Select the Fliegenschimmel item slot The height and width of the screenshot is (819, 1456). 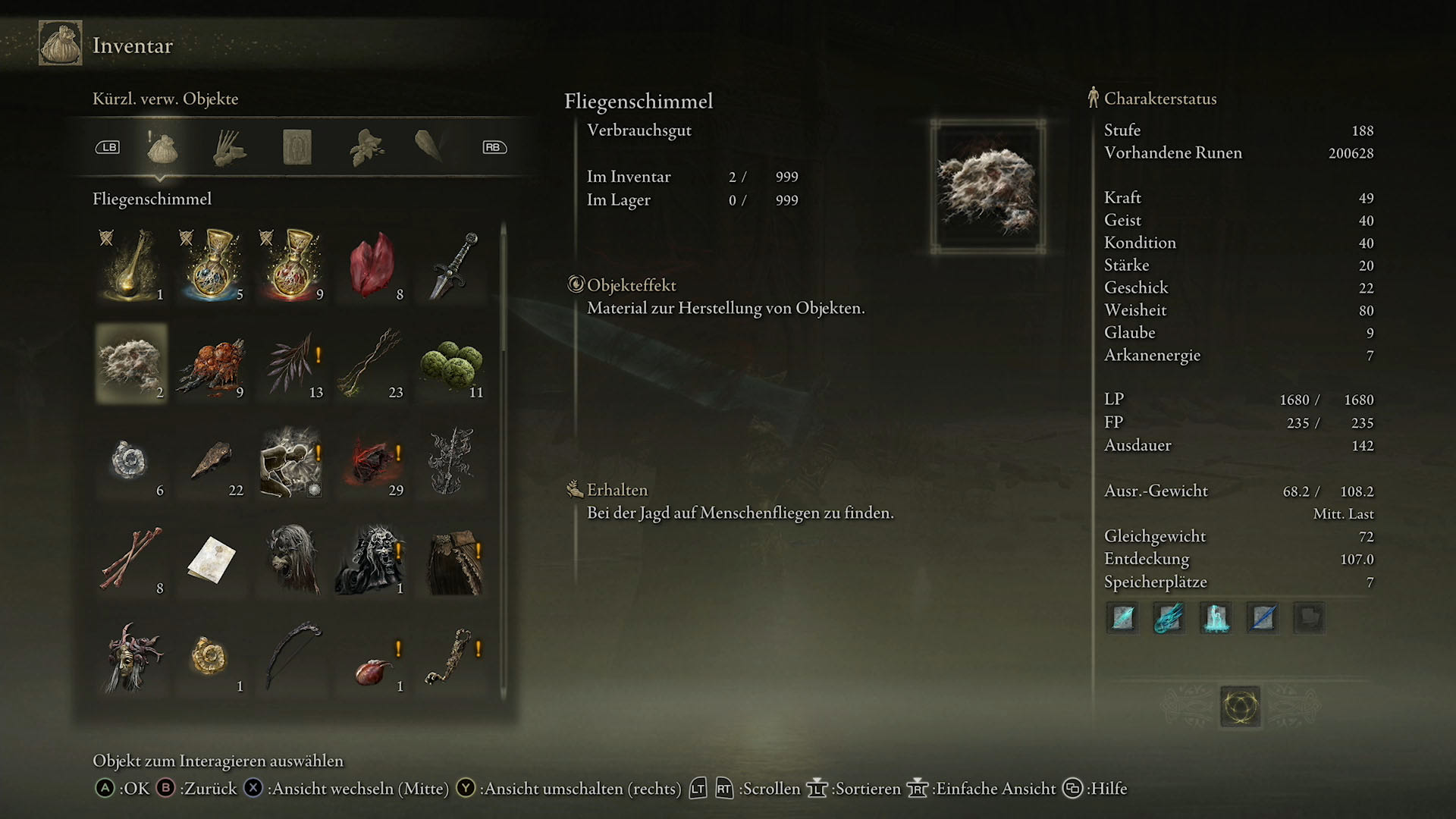131,364
